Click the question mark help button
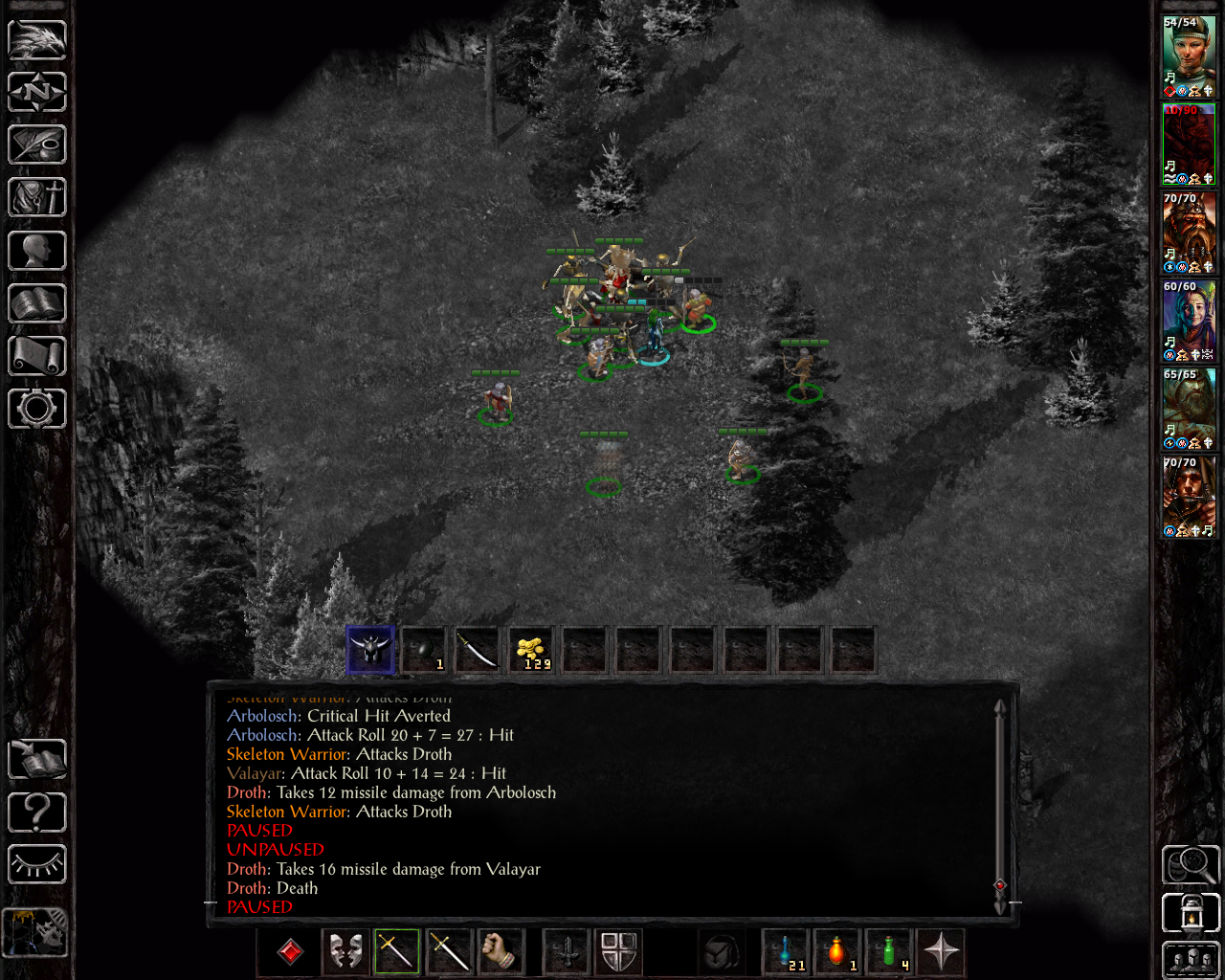The height and width of the screenshot is (980, 1225). (37, 813)
